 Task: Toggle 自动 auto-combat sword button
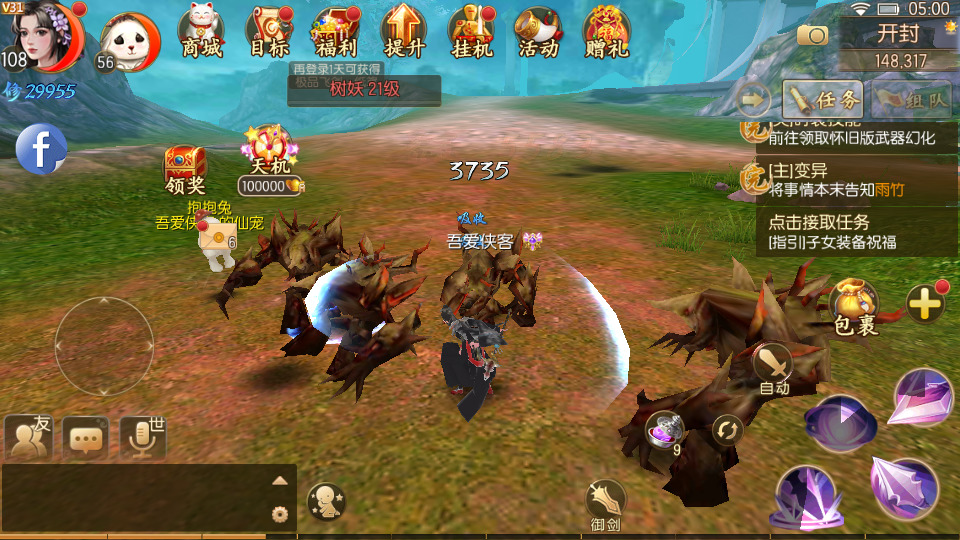pos(773,368)
